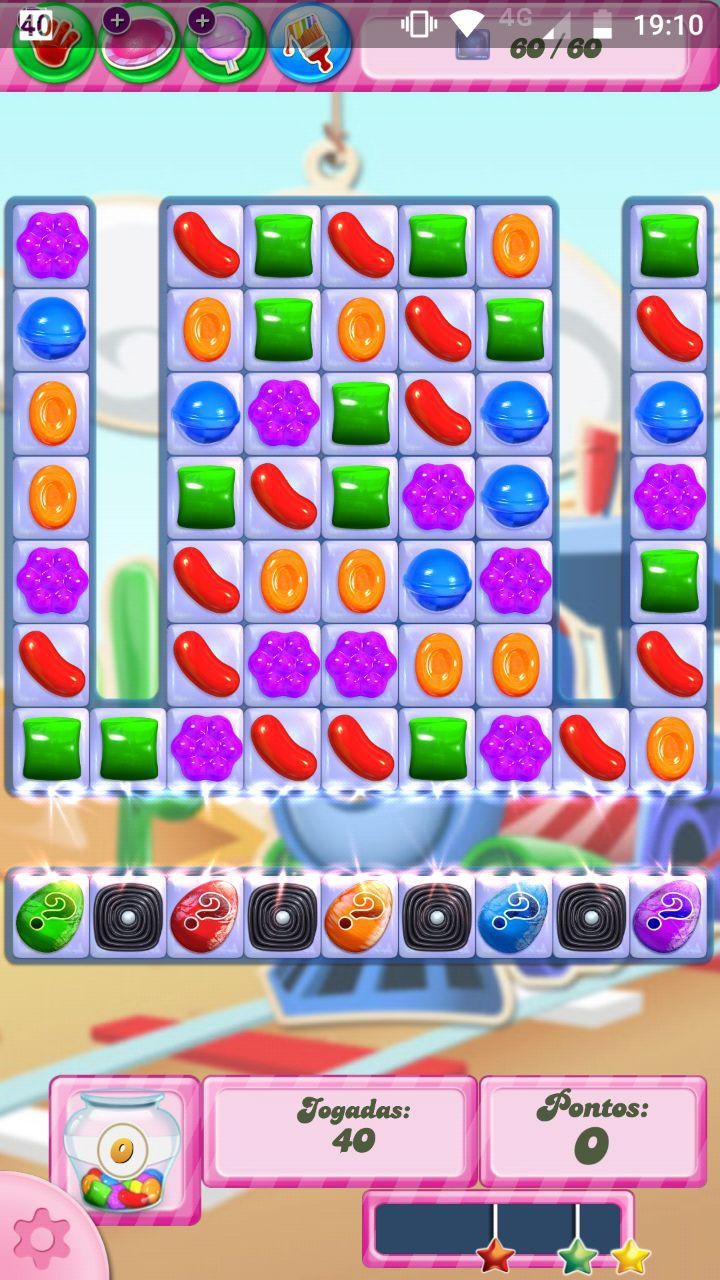Open settings with the pink gear
720x1280 pixels.
[42, 1238]
